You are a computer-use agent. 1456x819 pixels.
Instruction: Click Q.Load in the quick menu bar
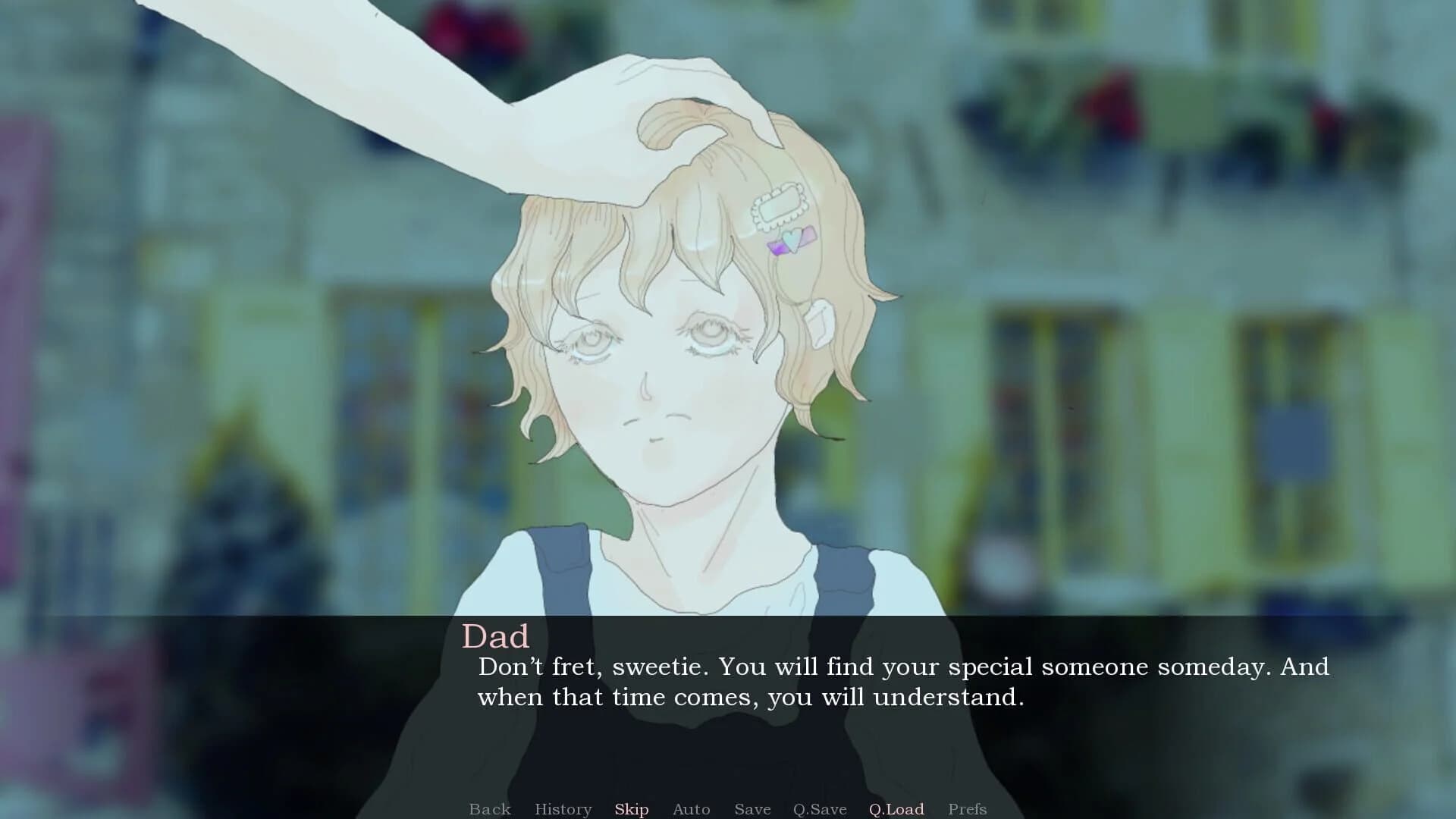(x=896, y=809)
